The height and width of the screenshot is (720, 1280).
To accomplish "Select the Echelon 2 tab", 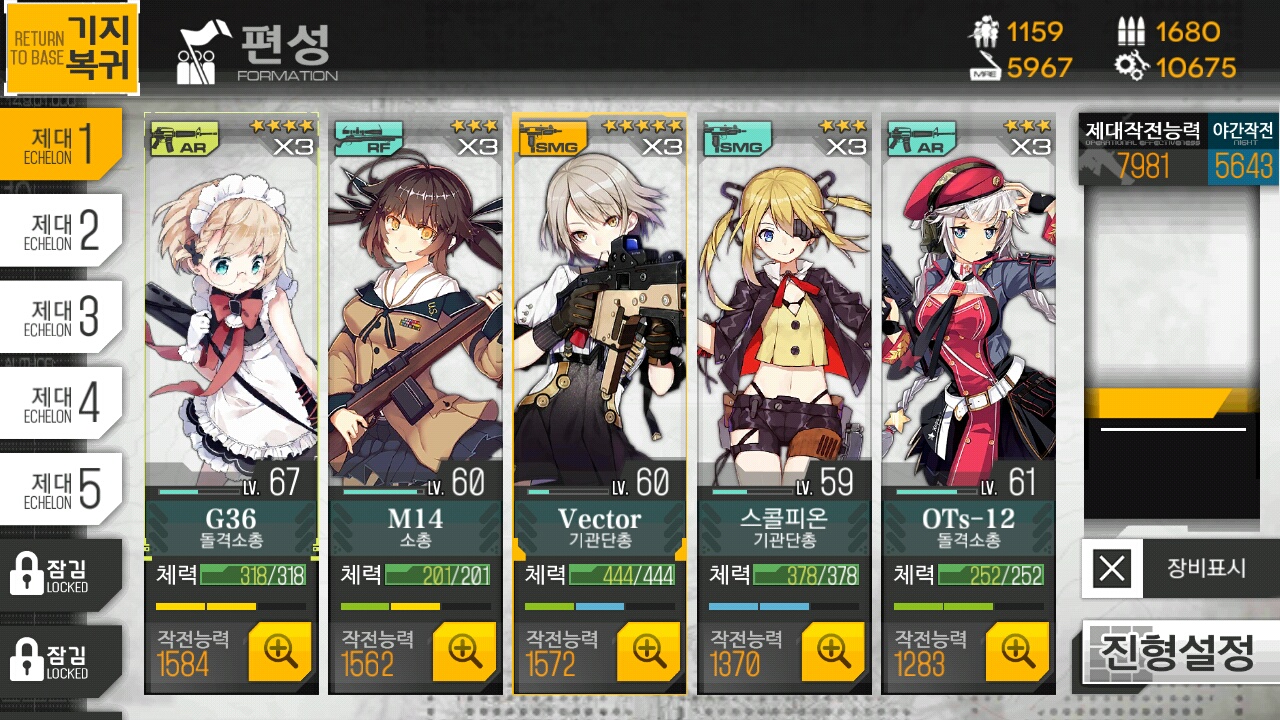I will click(x=60, y=230).
